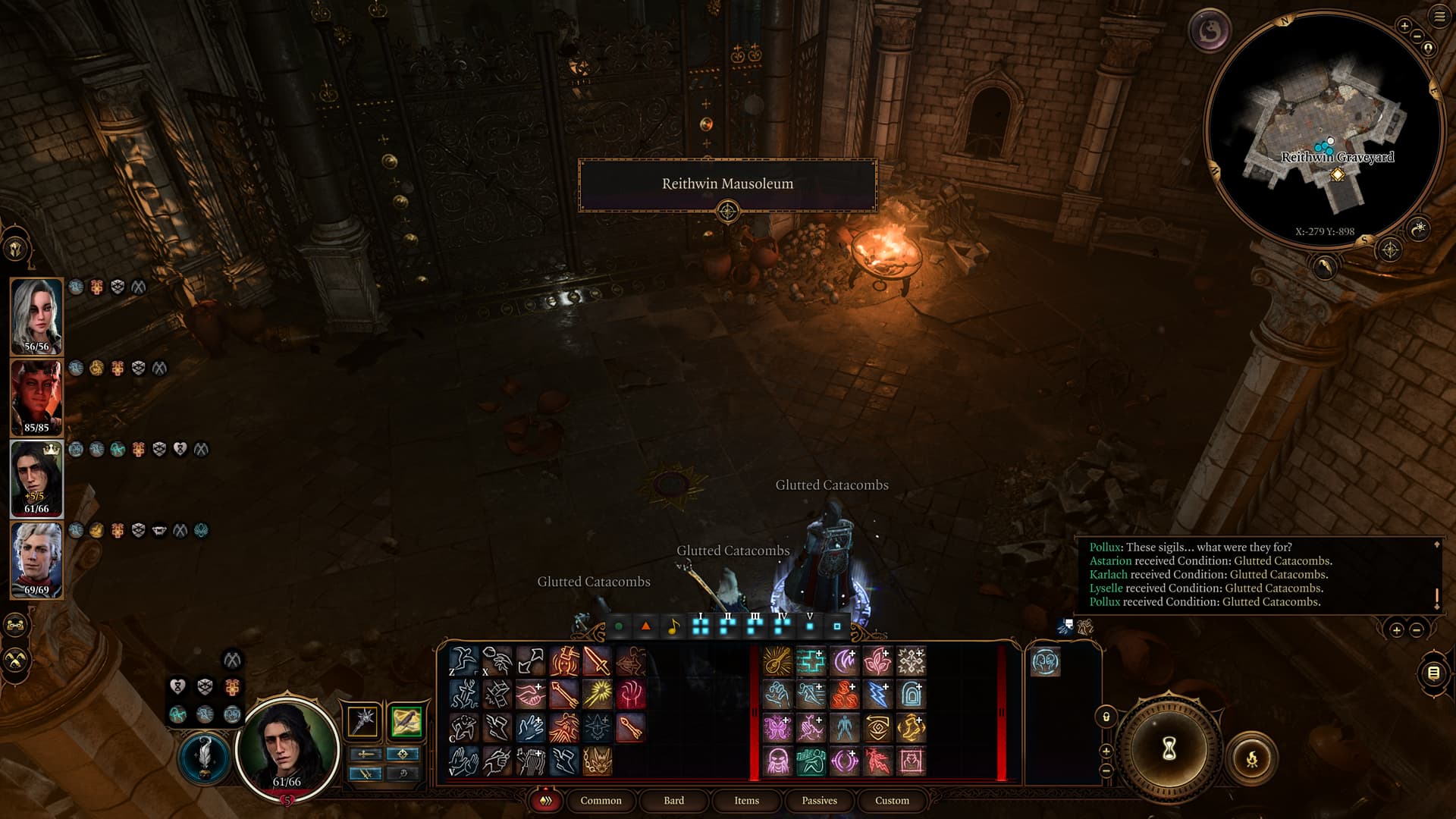Open the hamburger game menu button
Screen dimensions: 1456x819
tap(1439, 17)
